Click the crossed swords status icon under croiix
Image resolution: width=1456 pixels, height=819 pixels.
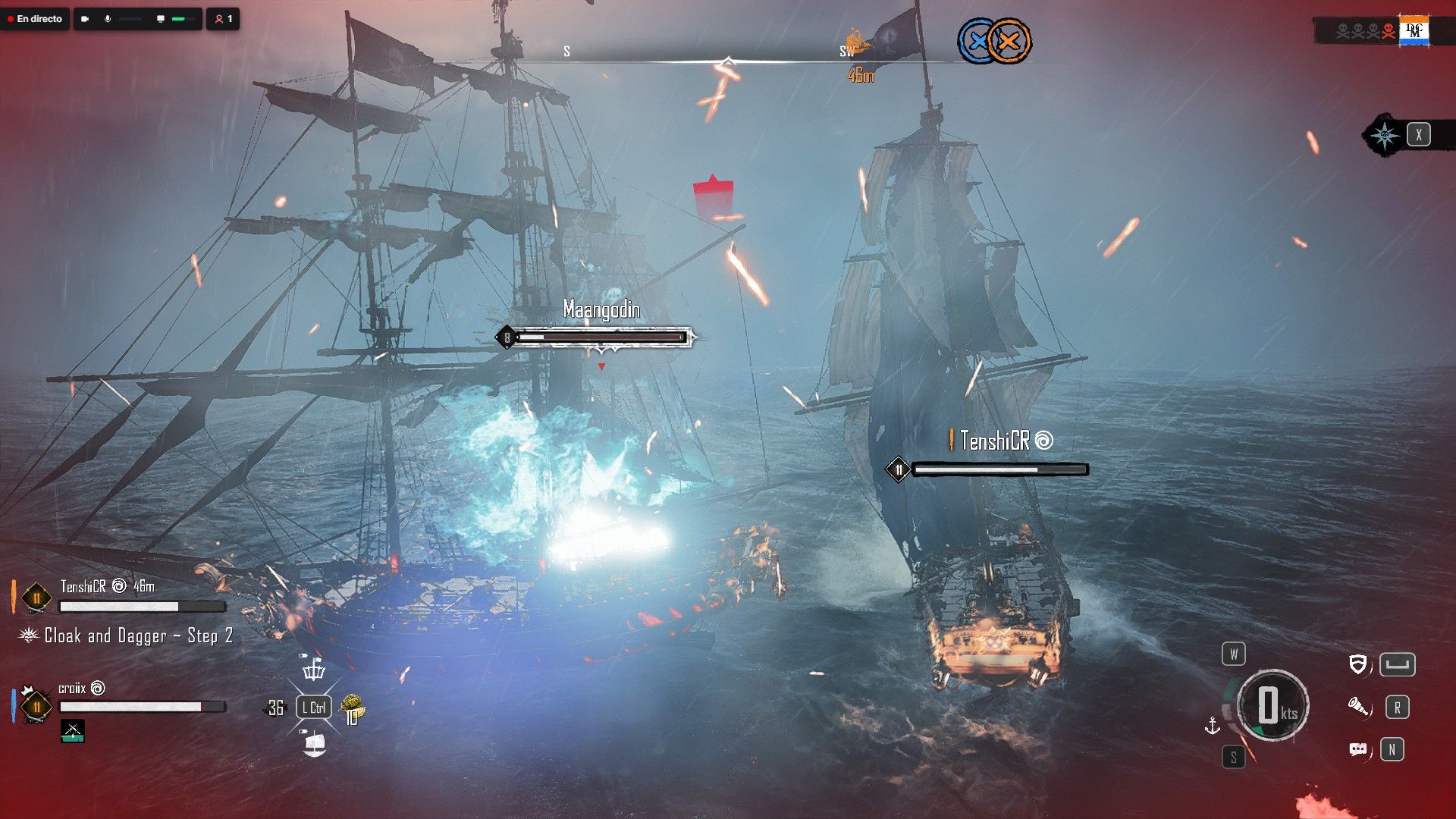(73, 731)
